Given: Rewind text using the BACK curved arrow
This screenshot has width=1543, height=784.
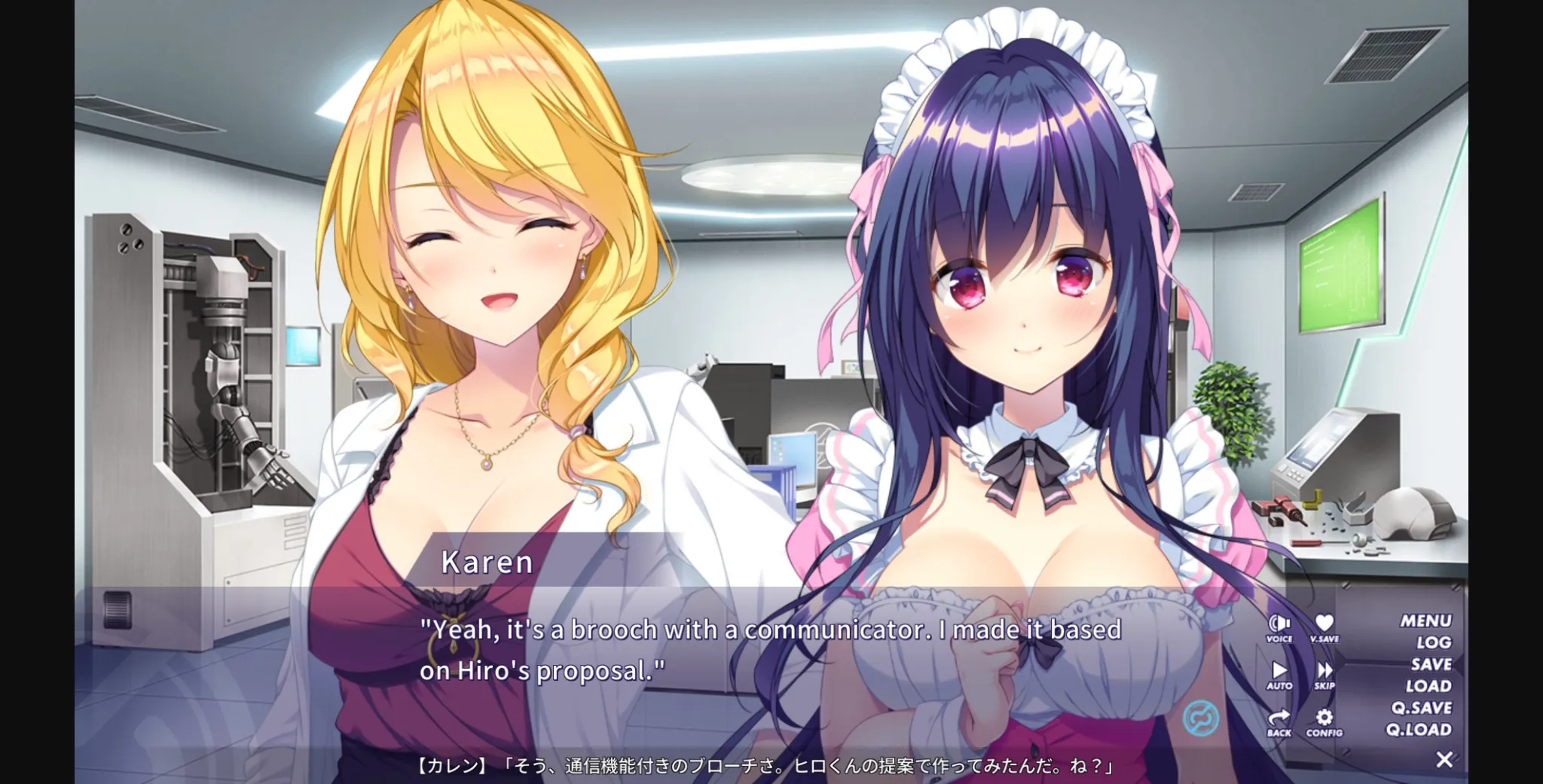Looking at the screenshot, I should click(1281, 717).
